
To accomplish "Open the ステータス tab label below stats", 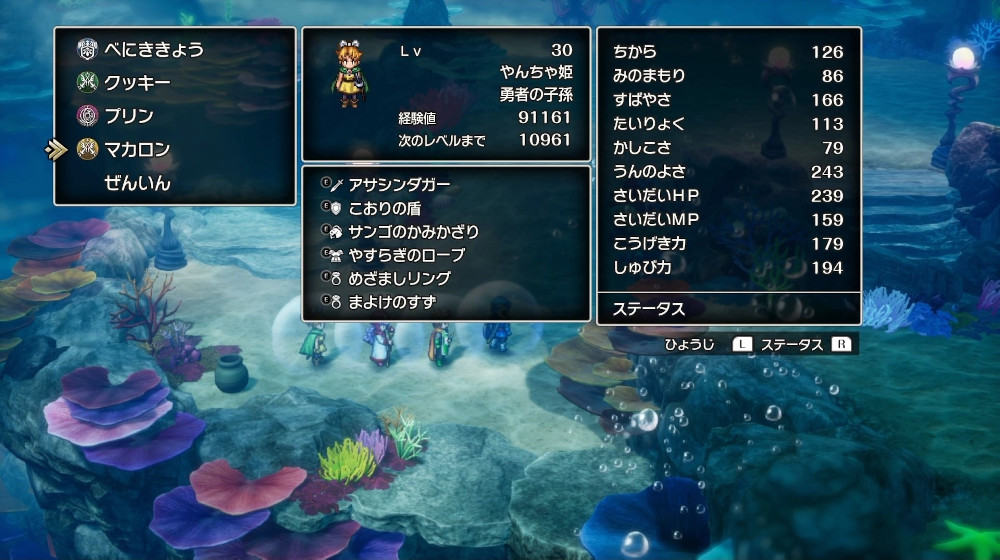I will tap(649, 309).
